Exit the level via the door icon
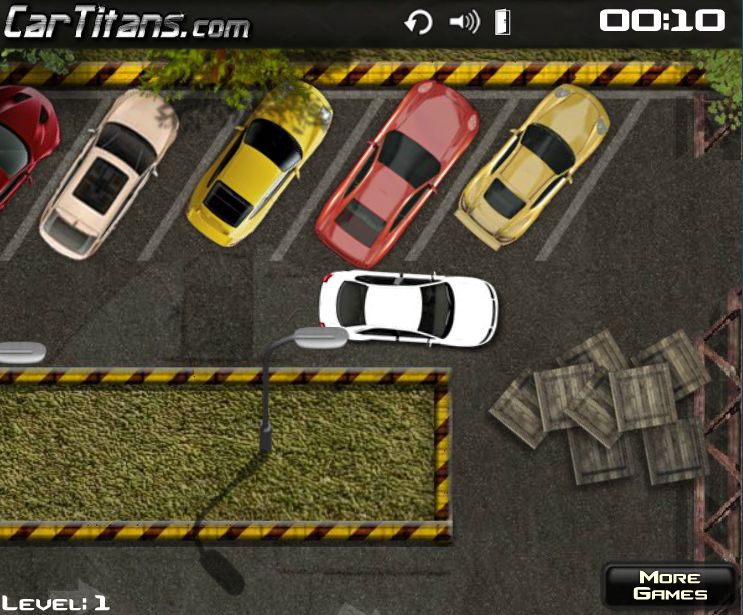Viewport: 743px width, 615px height. coord(502,22)
